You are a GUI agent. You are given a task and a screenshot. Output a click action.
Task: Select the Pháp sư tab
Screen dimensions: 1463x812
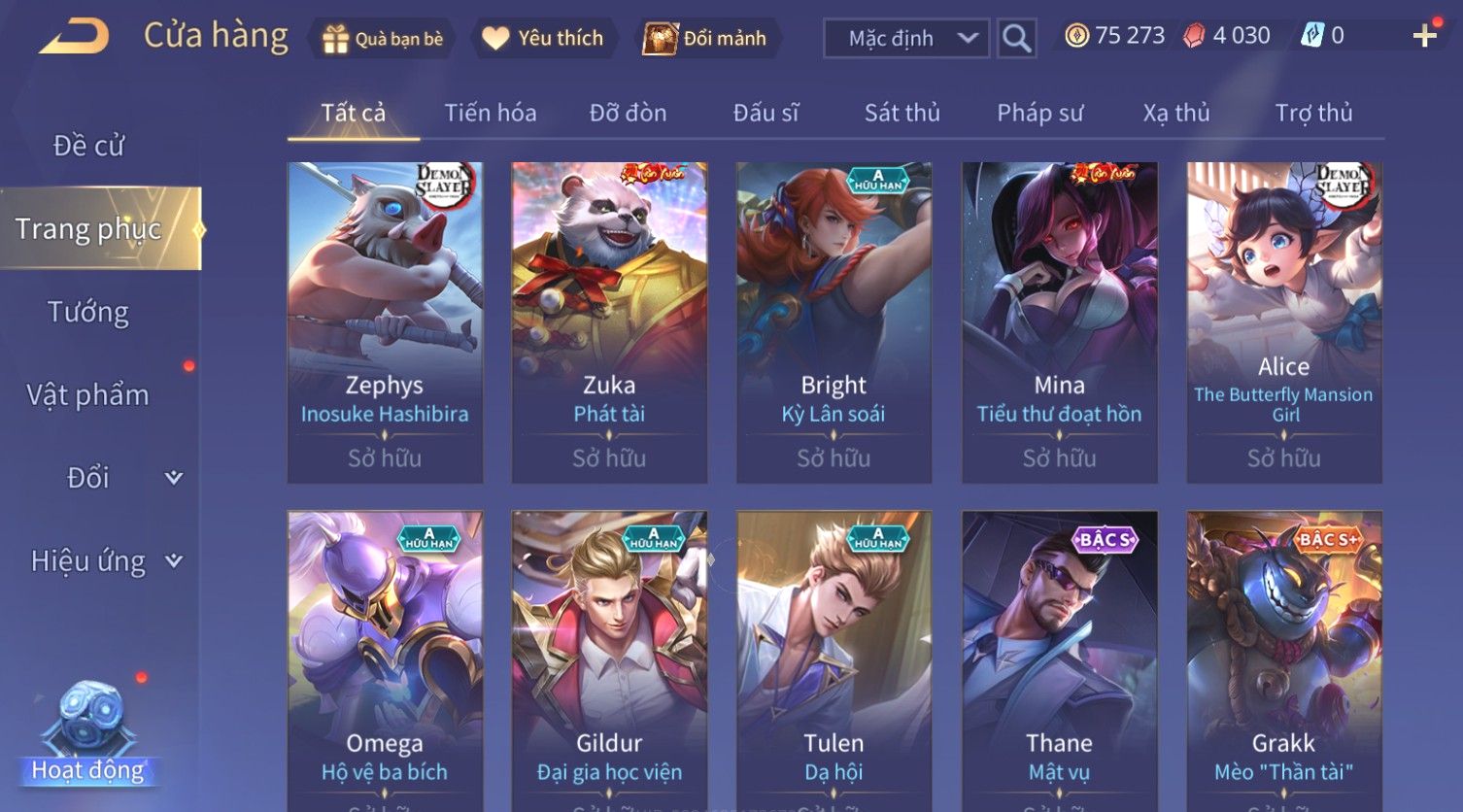point(1039,113)
